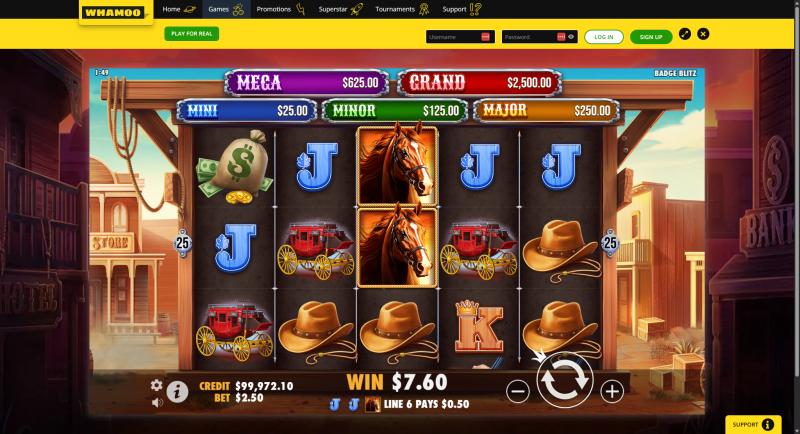Image resolution: width=800 pixels, height=434 pixels.
Task: Click the Log In button
Action: (603, 36)
